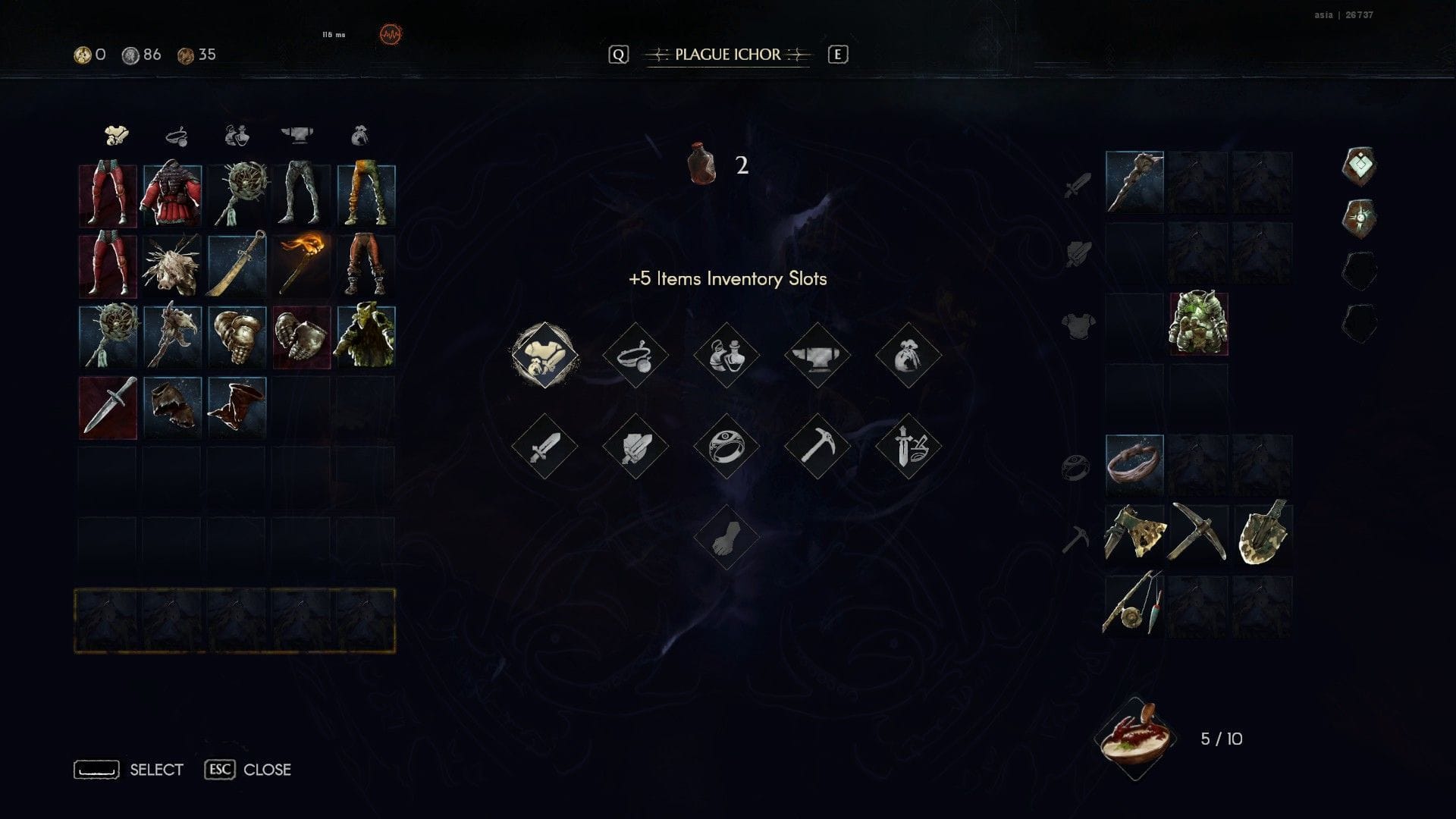Select the dagger in the inventory
Screen dimensions: 1456x819
click(x=108, y=407)
